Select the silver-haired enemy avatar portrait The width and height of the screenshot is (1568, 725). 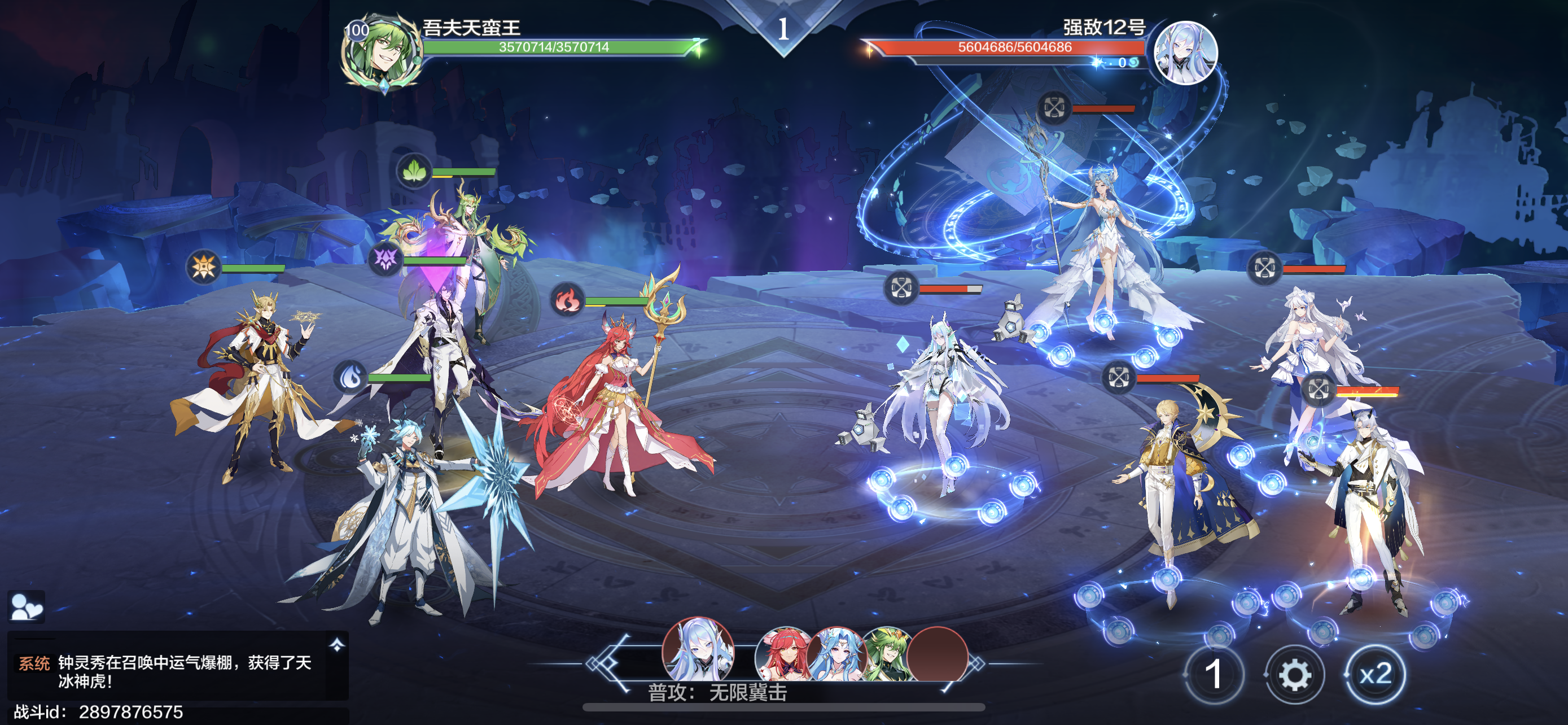pyautogui.click(x=1185, y=53)
